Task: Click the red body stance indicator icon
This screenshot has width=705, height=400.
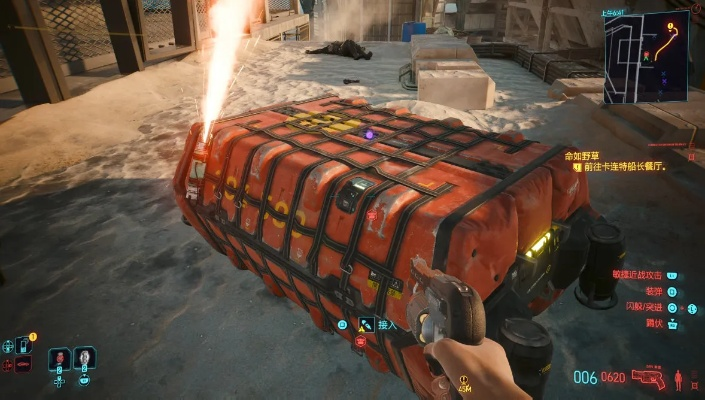Action: [x=680, y=378]
